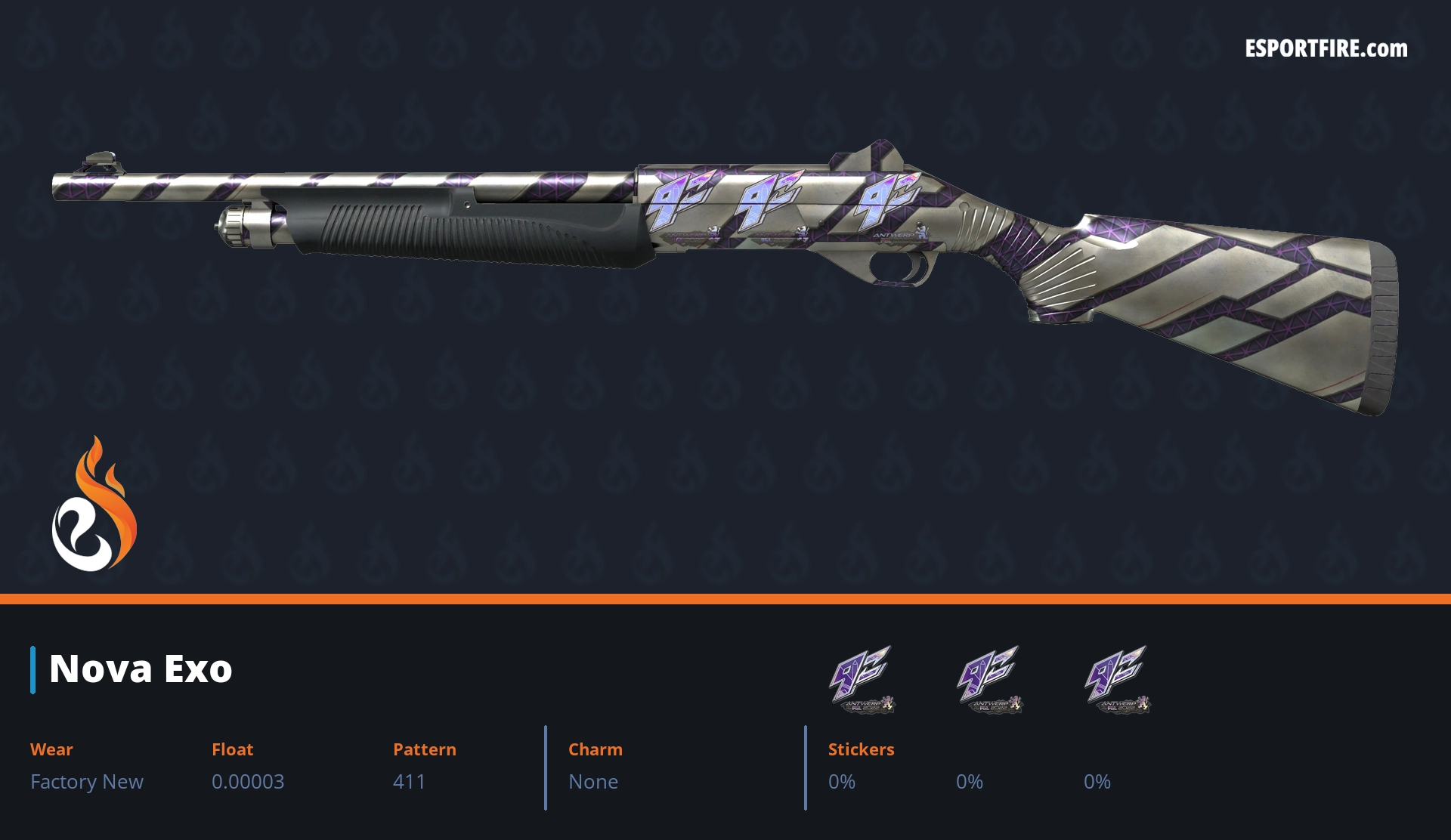Viewport: 1451px width, 840px height.
Task: Click the Esportfire flame logo
Action: coord(94,506)
